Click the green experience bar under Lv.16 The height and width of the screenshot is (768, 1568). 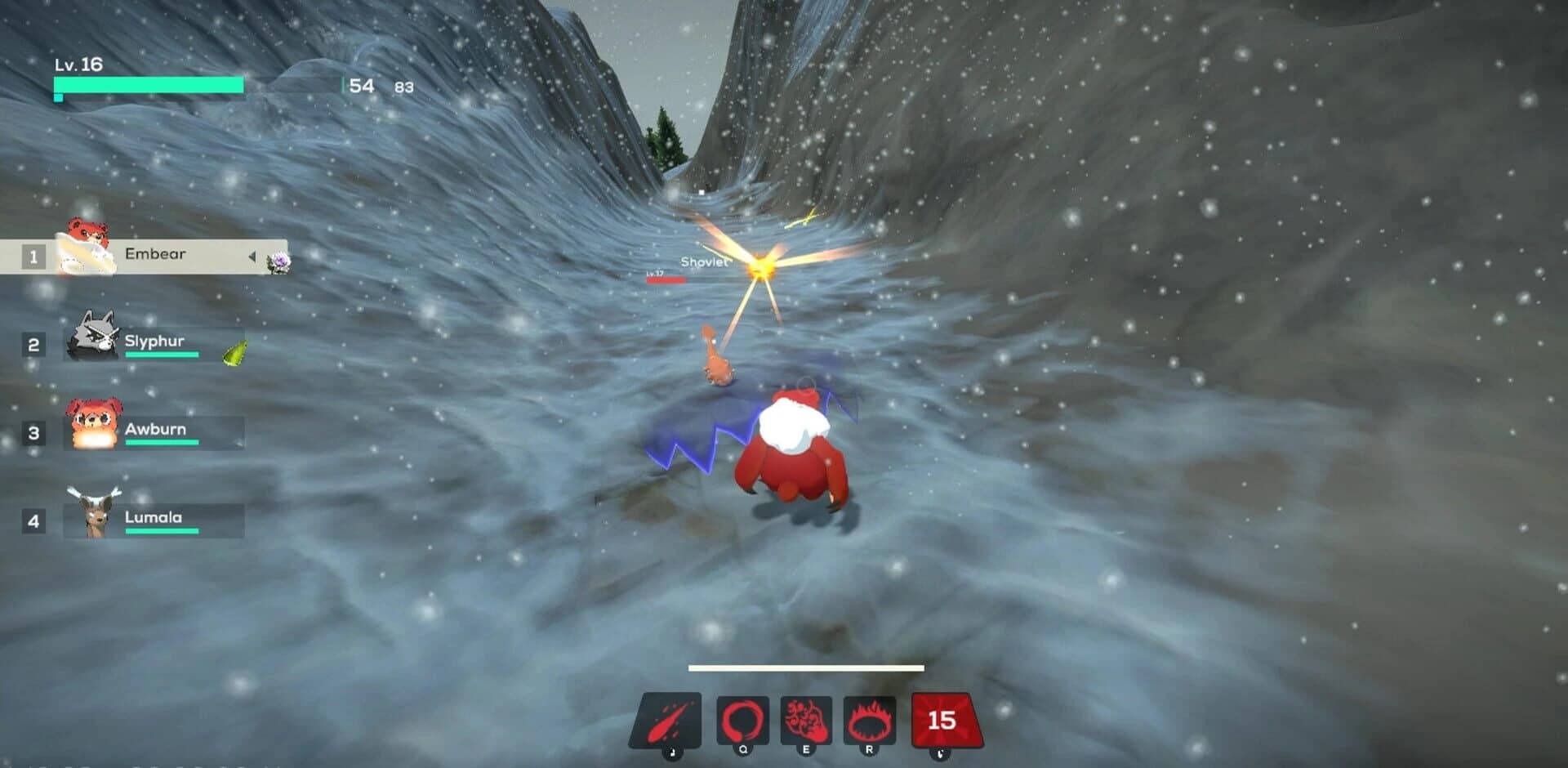tap(147, 83)
